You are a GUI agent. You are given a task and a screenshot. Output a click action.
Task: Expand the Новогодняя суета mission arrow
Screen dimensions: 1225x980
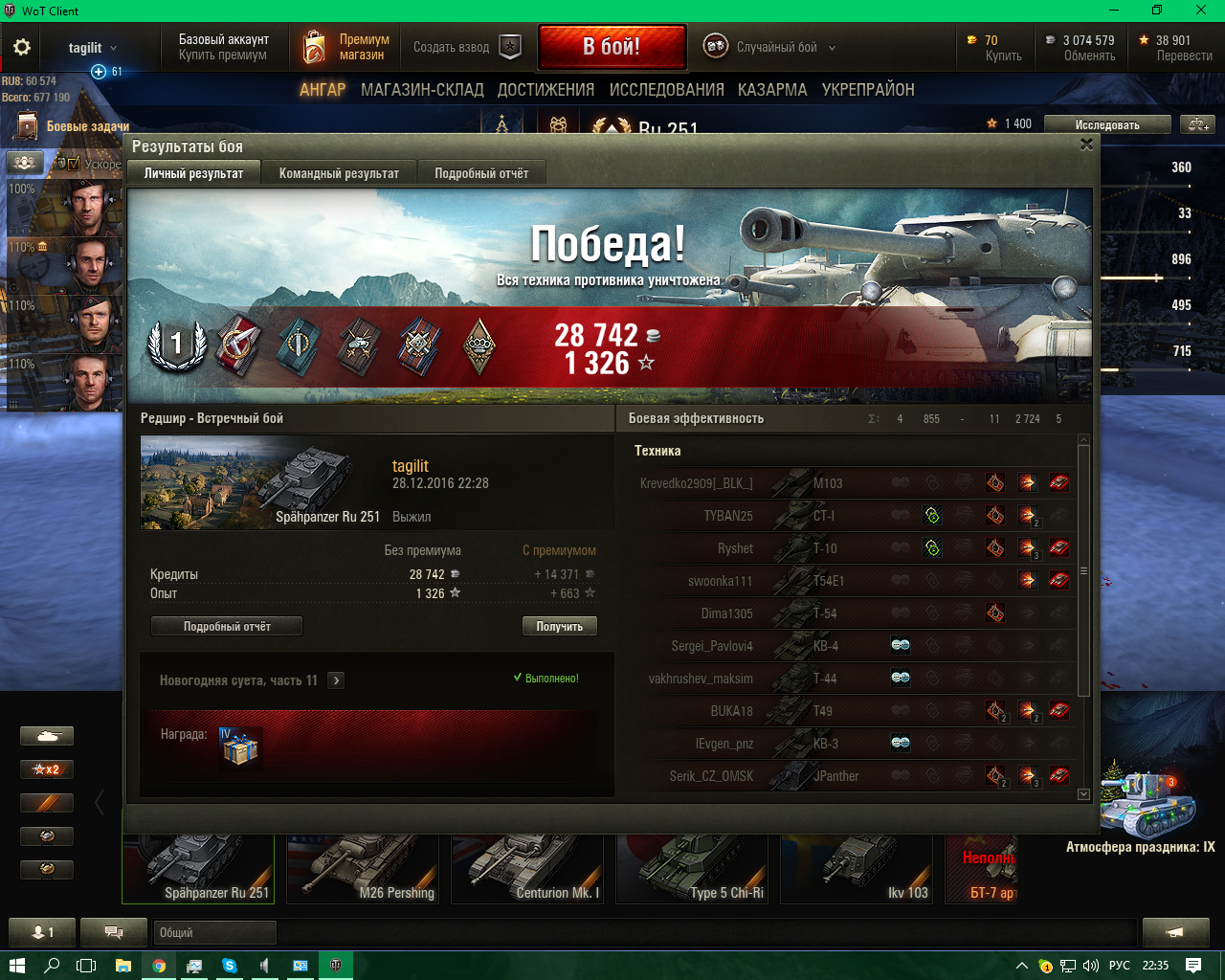(336, 680)
